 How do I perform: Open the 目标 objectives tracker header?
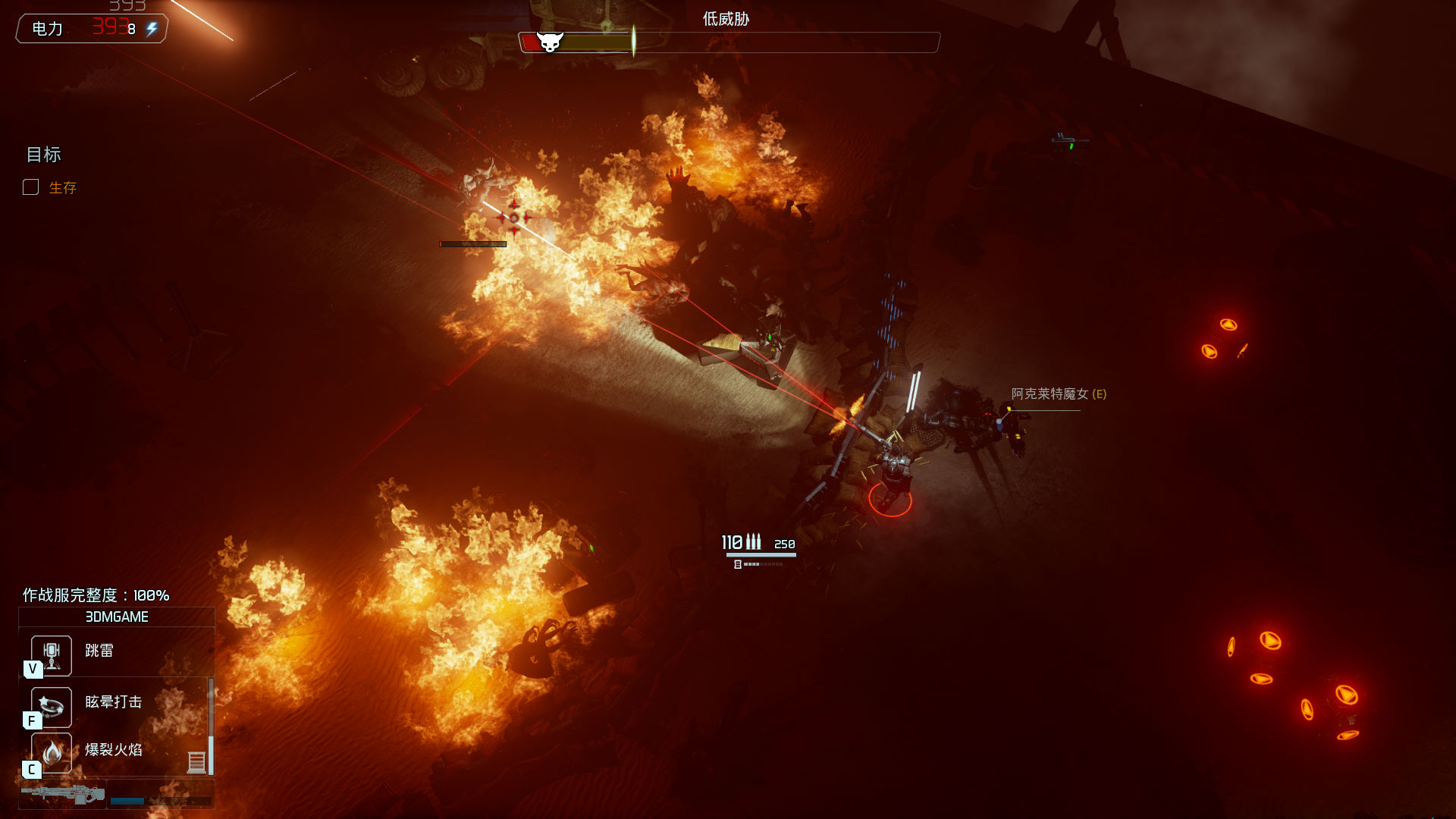(44, 155)
